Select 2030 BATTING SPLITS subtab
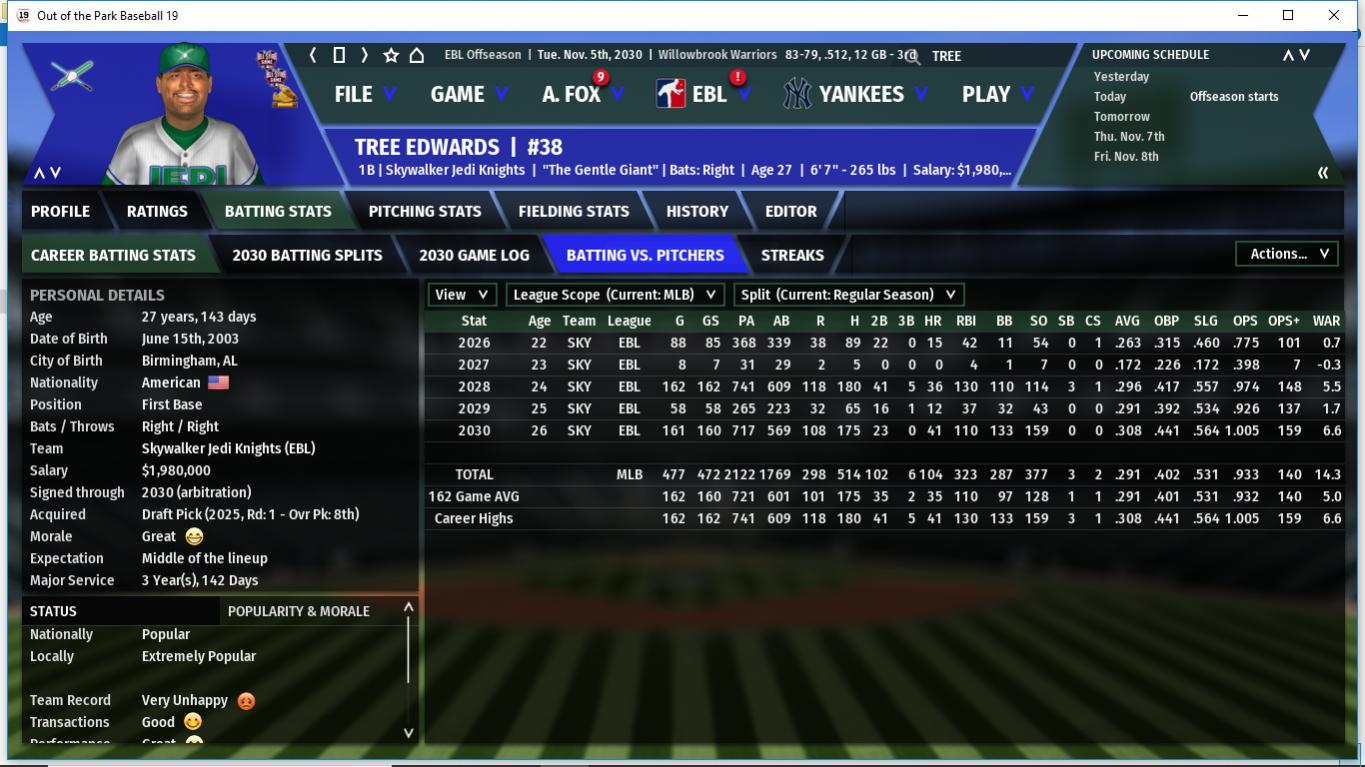 pyautogui.click(x=307, y=255)
